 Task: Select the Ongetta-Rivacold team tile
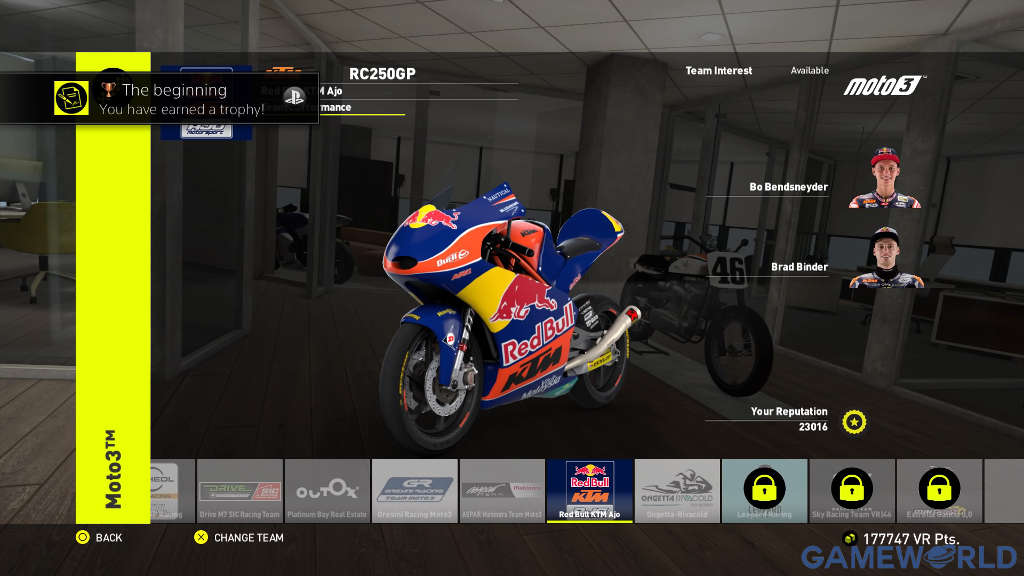(677, 490)
